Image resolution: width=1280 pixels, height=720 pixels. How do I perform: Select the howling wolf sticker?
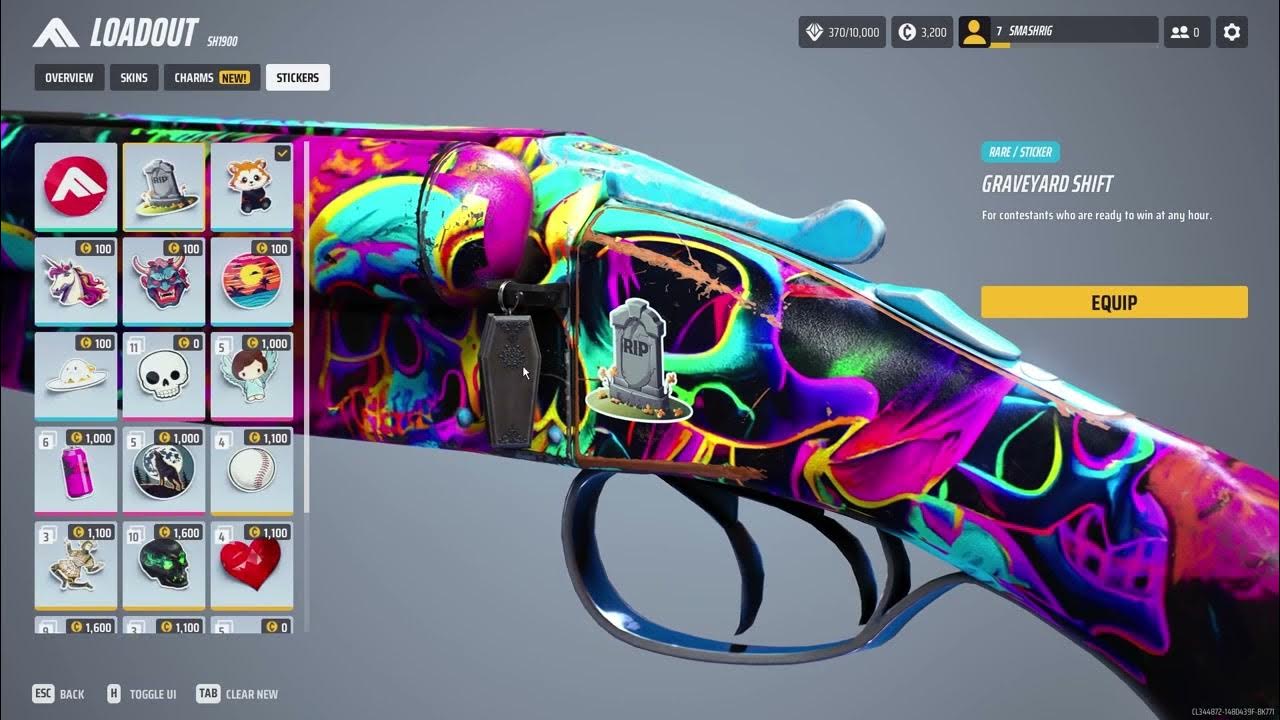click(x=163, y=470)
